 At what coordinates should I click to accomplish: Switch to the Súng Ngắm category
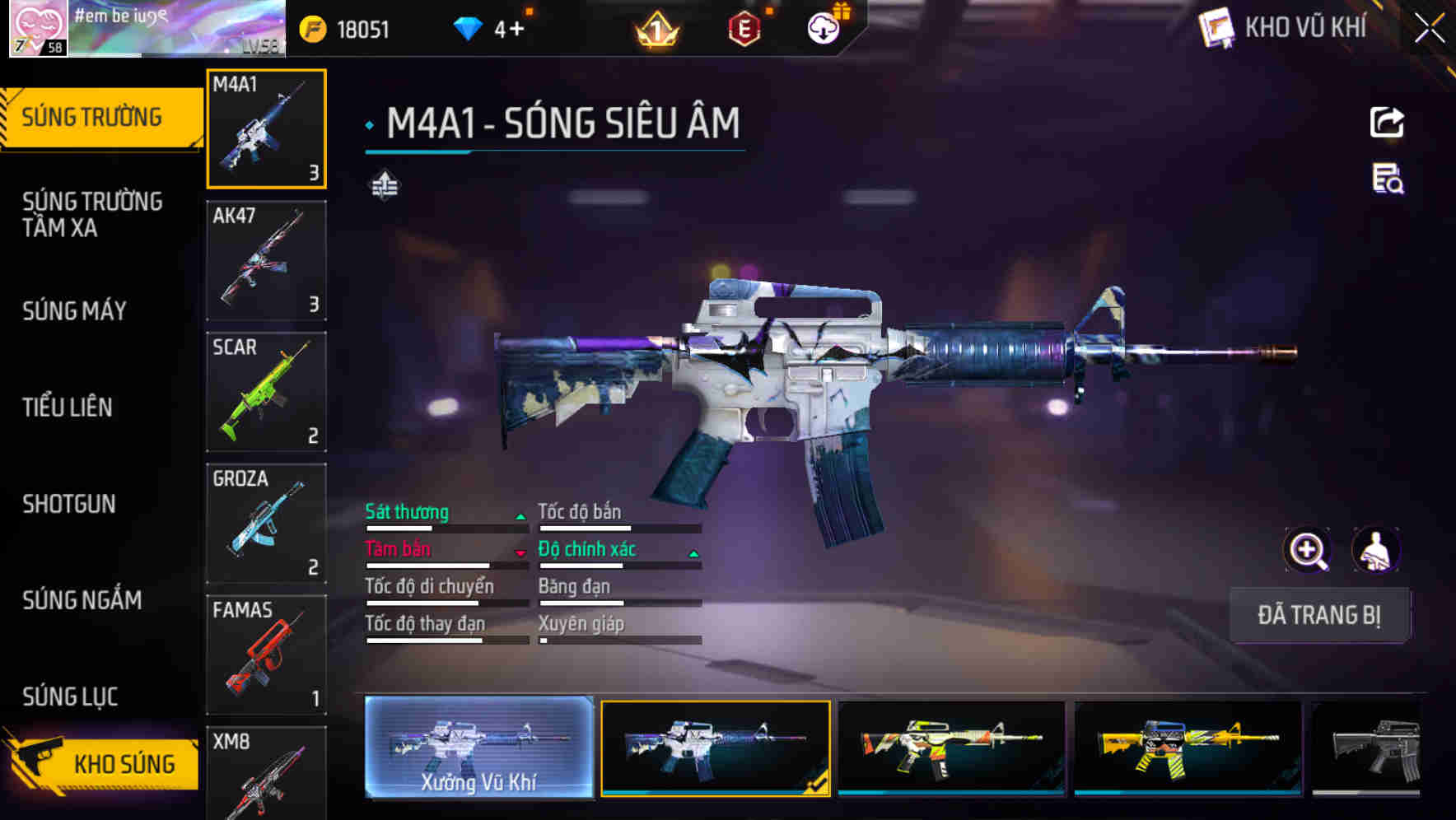[82, 600]
